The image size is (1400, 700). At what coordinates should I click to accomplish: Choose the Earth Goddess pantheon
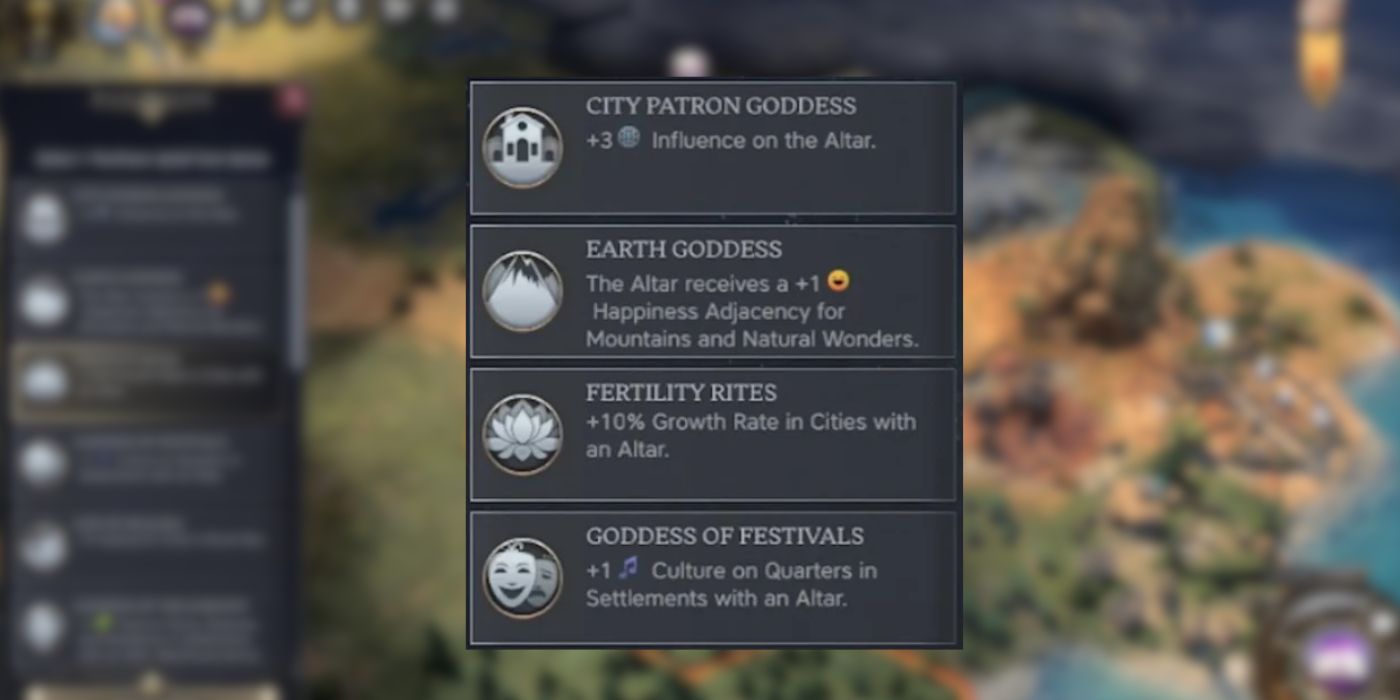713,291
